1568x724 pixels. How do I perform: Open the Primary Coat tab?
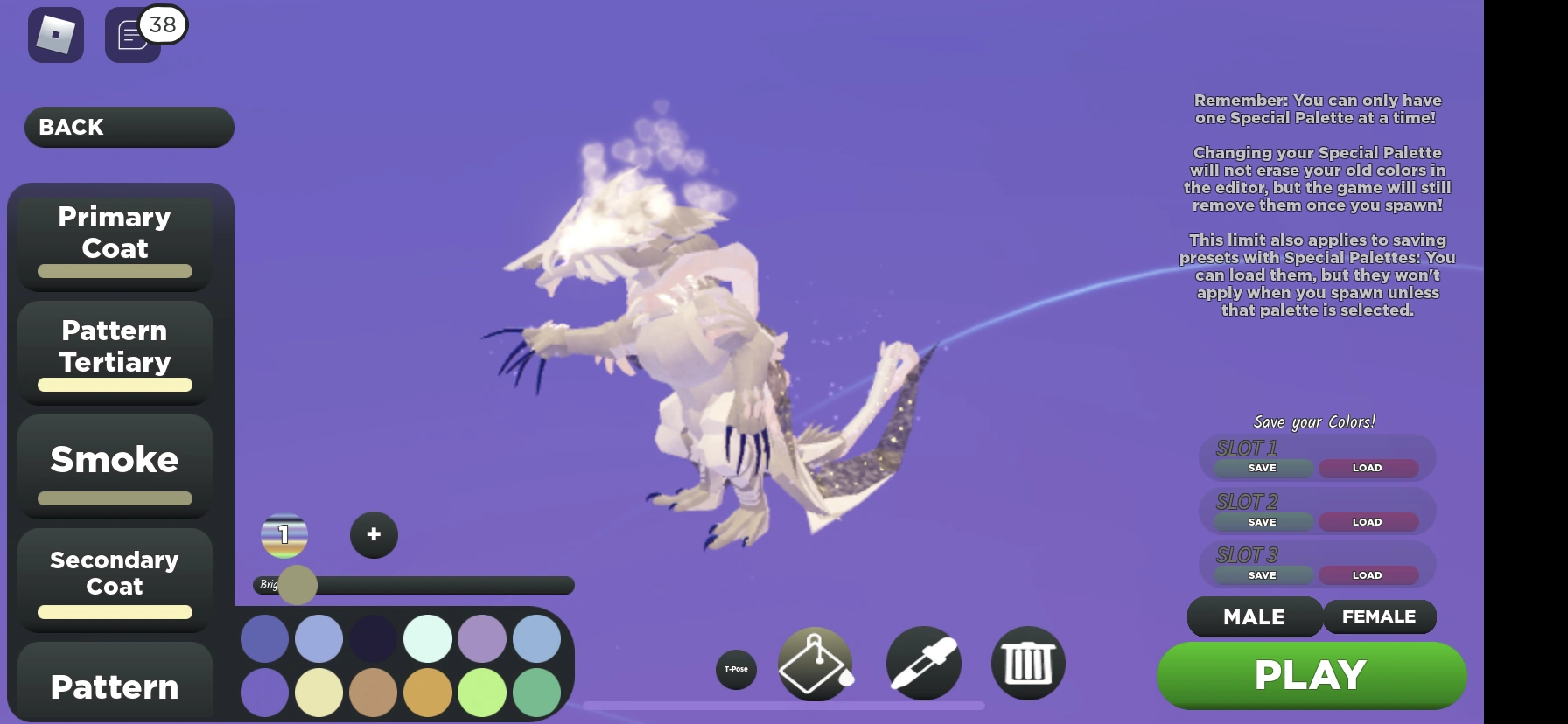[x=113, y=240]
